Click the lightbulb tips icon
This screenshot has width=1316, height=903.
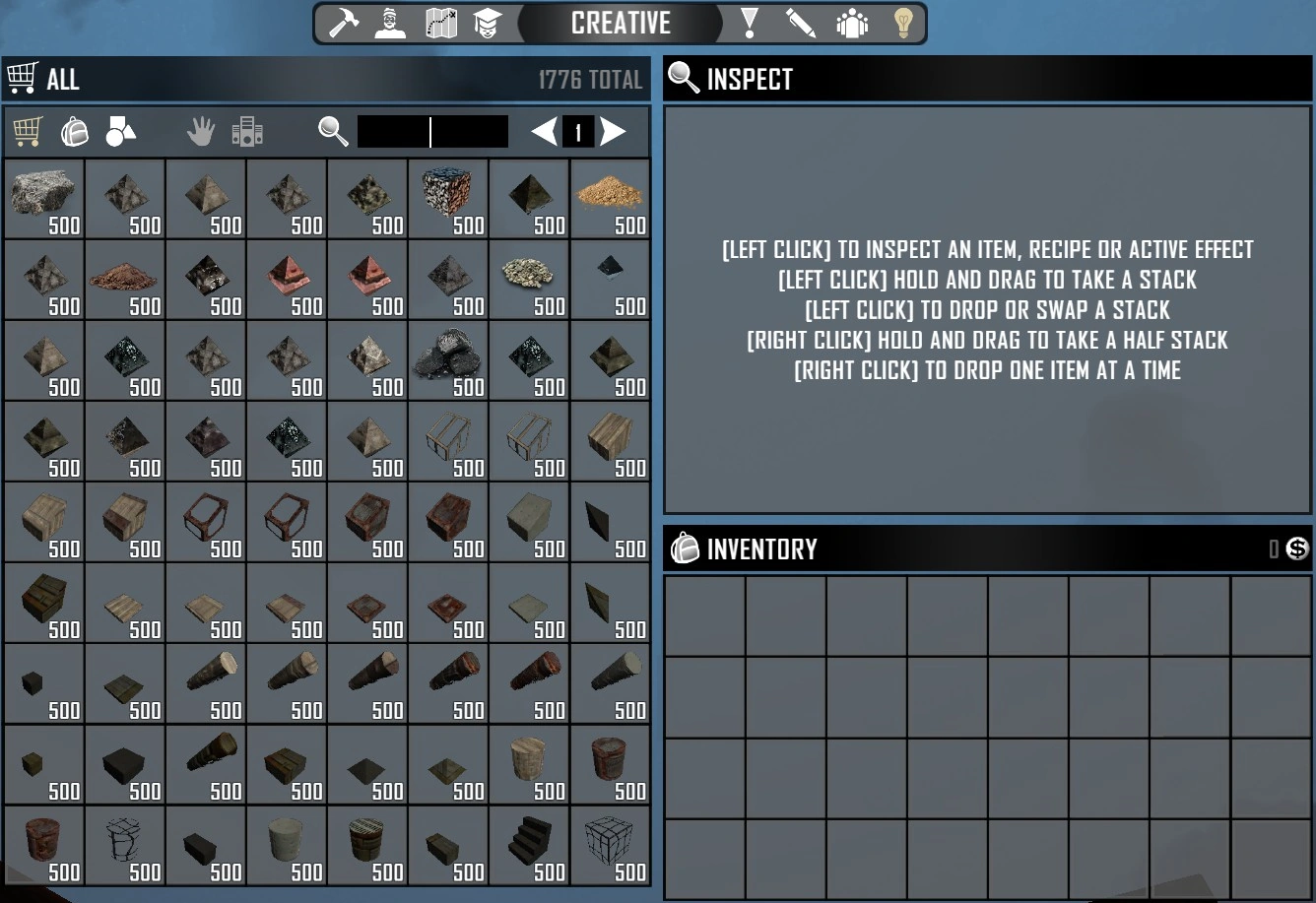[902, 23]
